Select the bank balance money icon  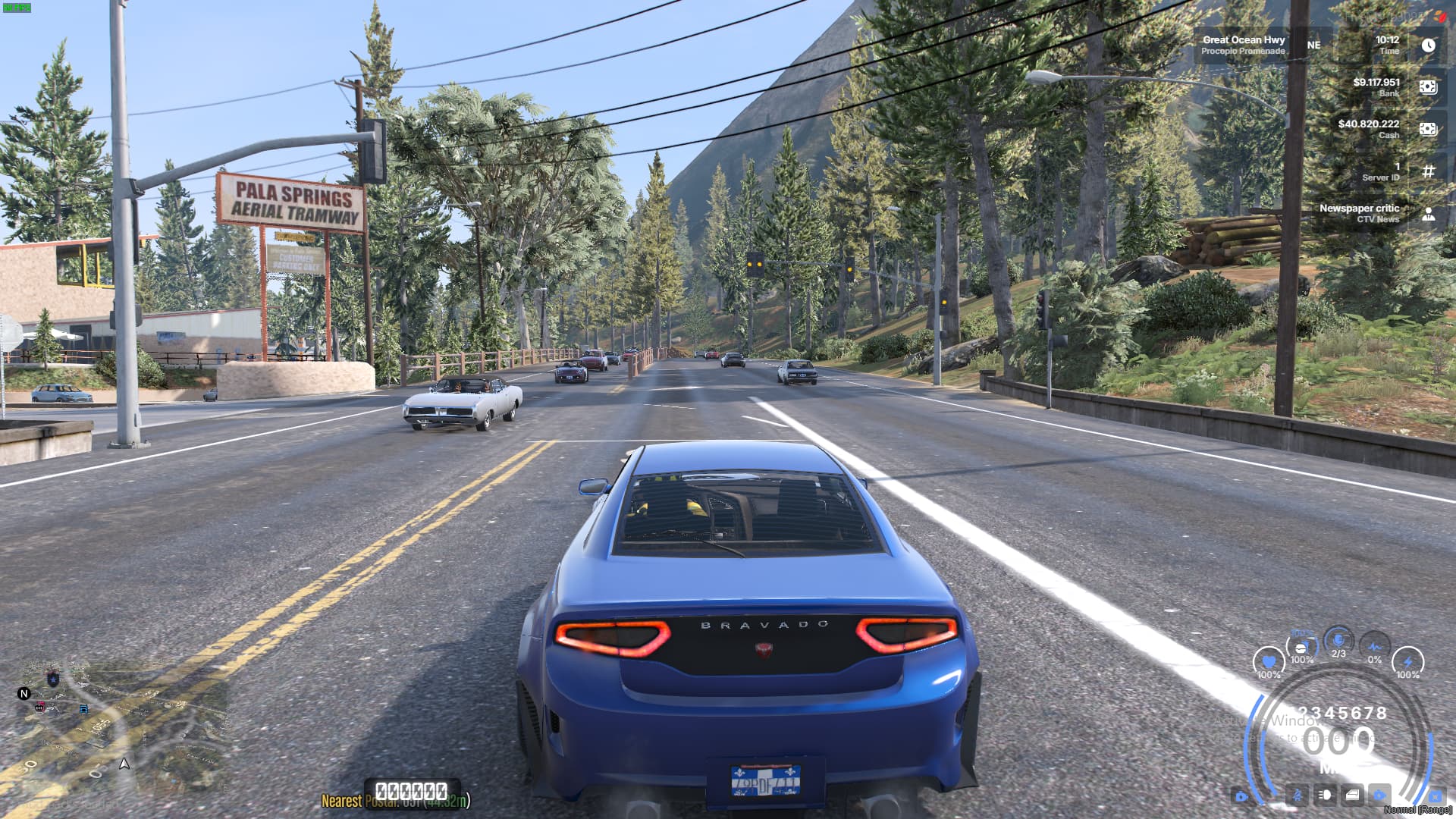coord(1428,87)
